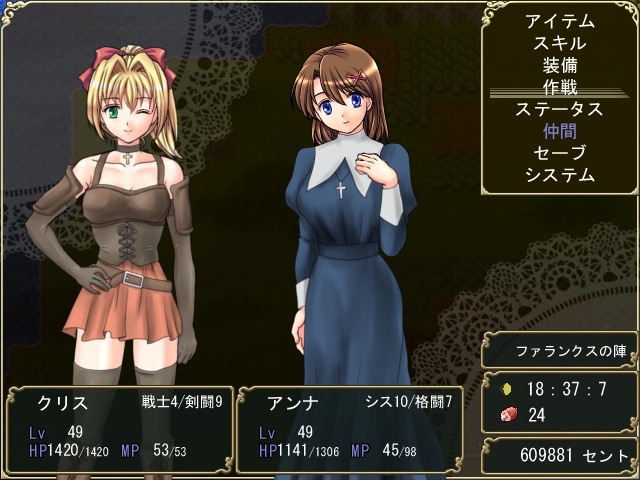Choose システム from the menu
Image resolution: width=640 pixels, height=480 pixels.
click(x=559, y=175)
